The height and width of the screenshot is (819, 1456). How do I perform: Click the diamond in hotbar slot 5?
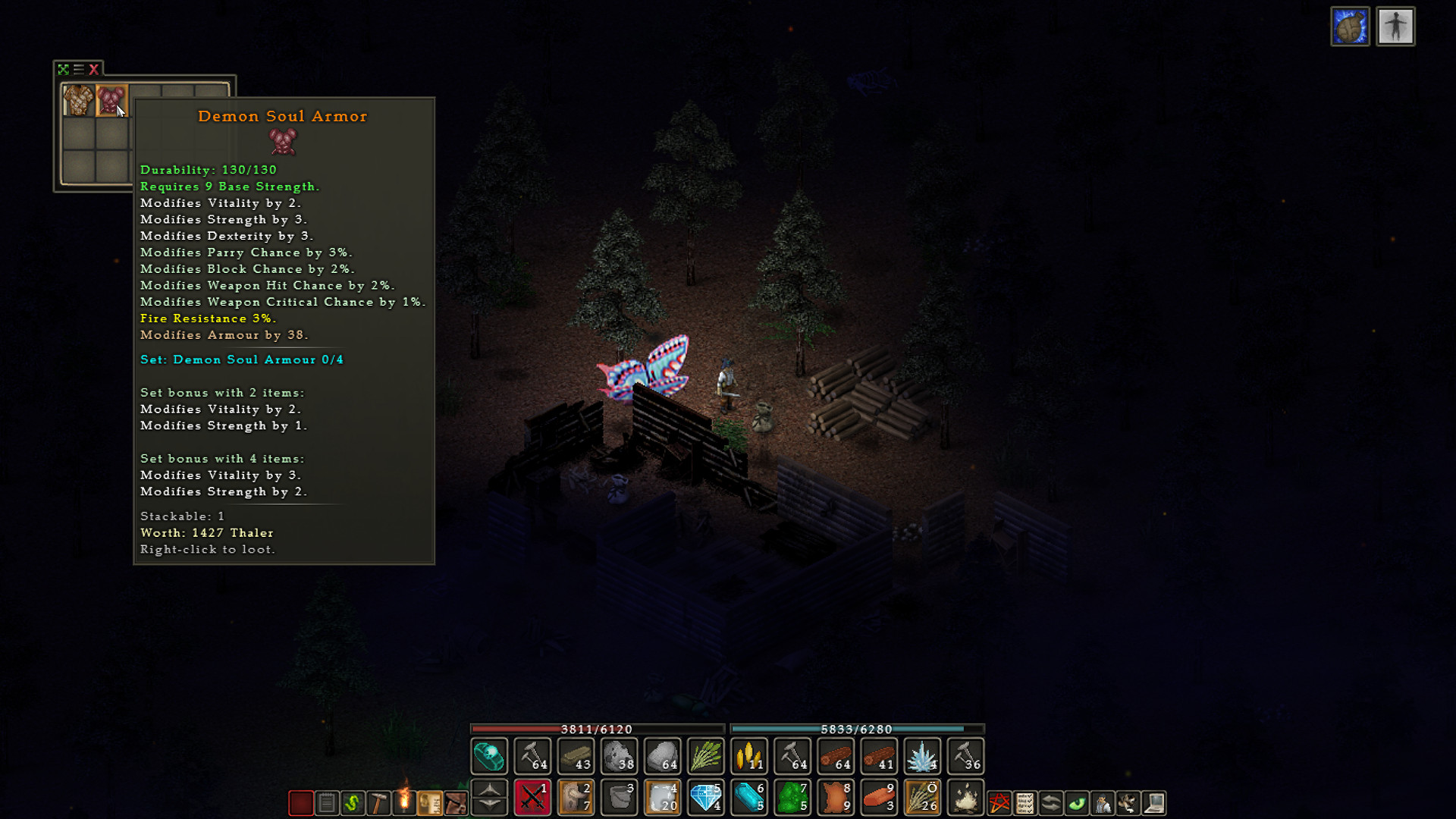click(705, 799)
